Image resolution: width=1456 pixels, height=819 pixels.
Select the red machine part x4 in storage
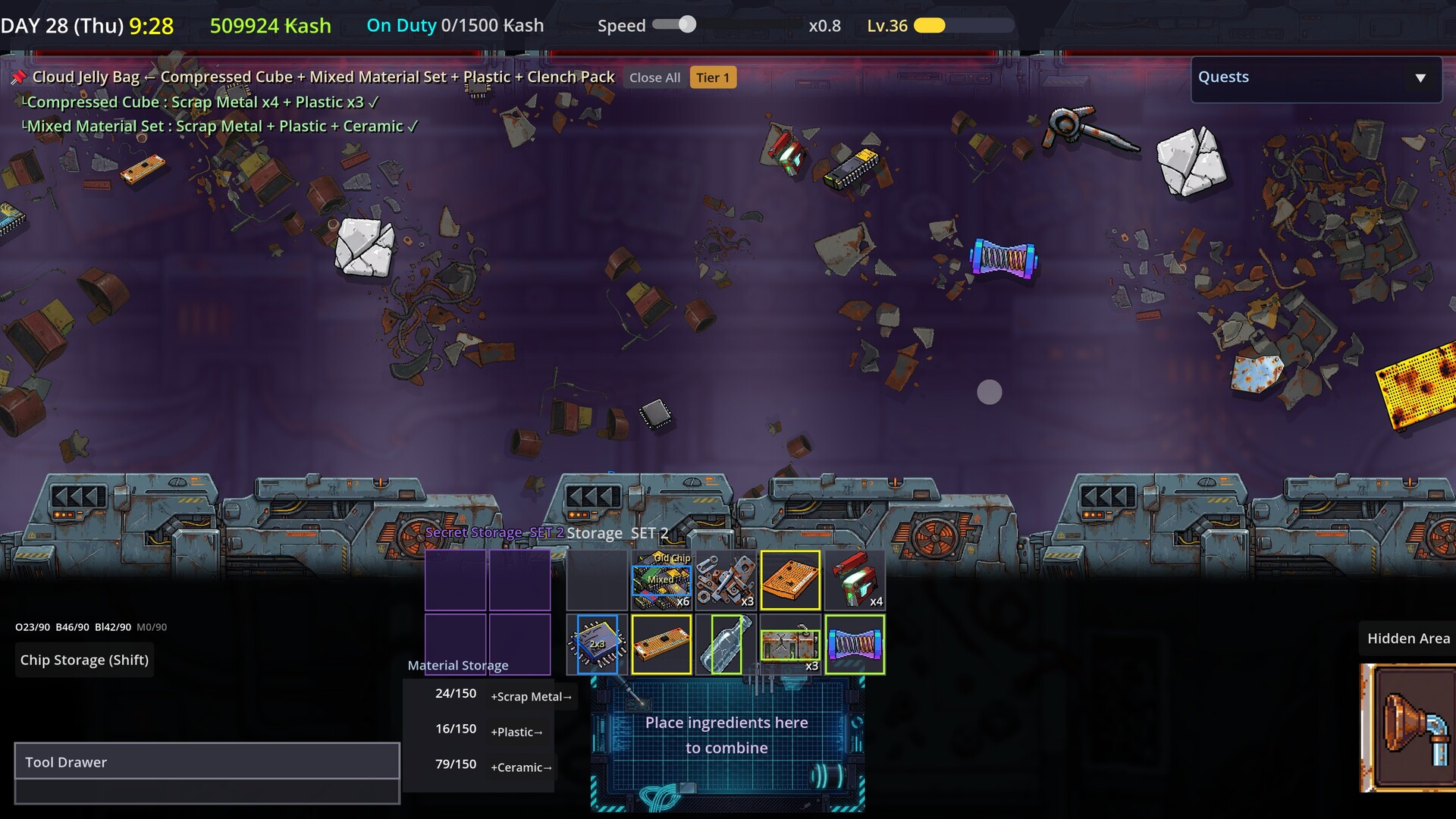pos(855,580)
